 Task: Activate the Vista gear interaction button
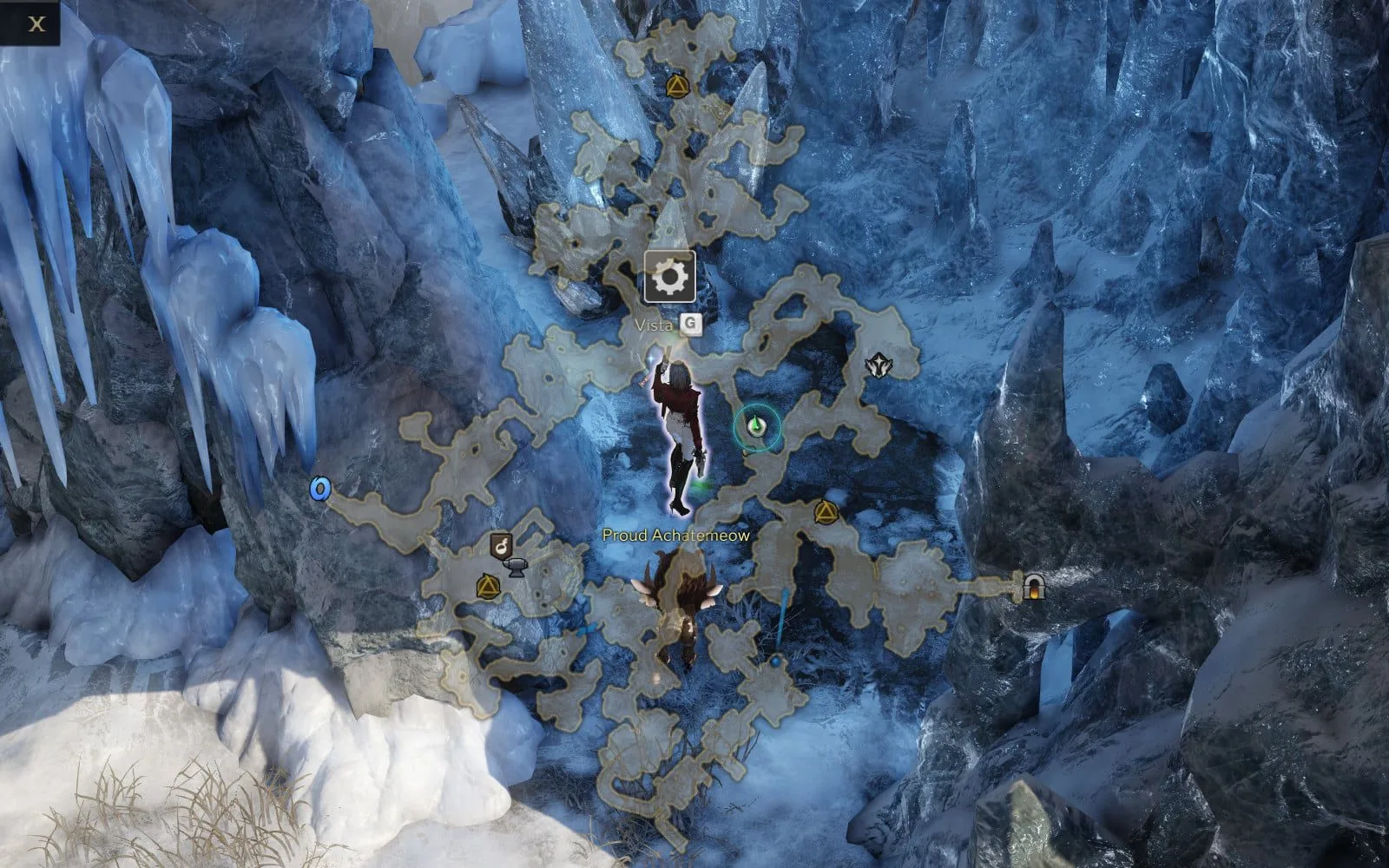pos(669,277)
